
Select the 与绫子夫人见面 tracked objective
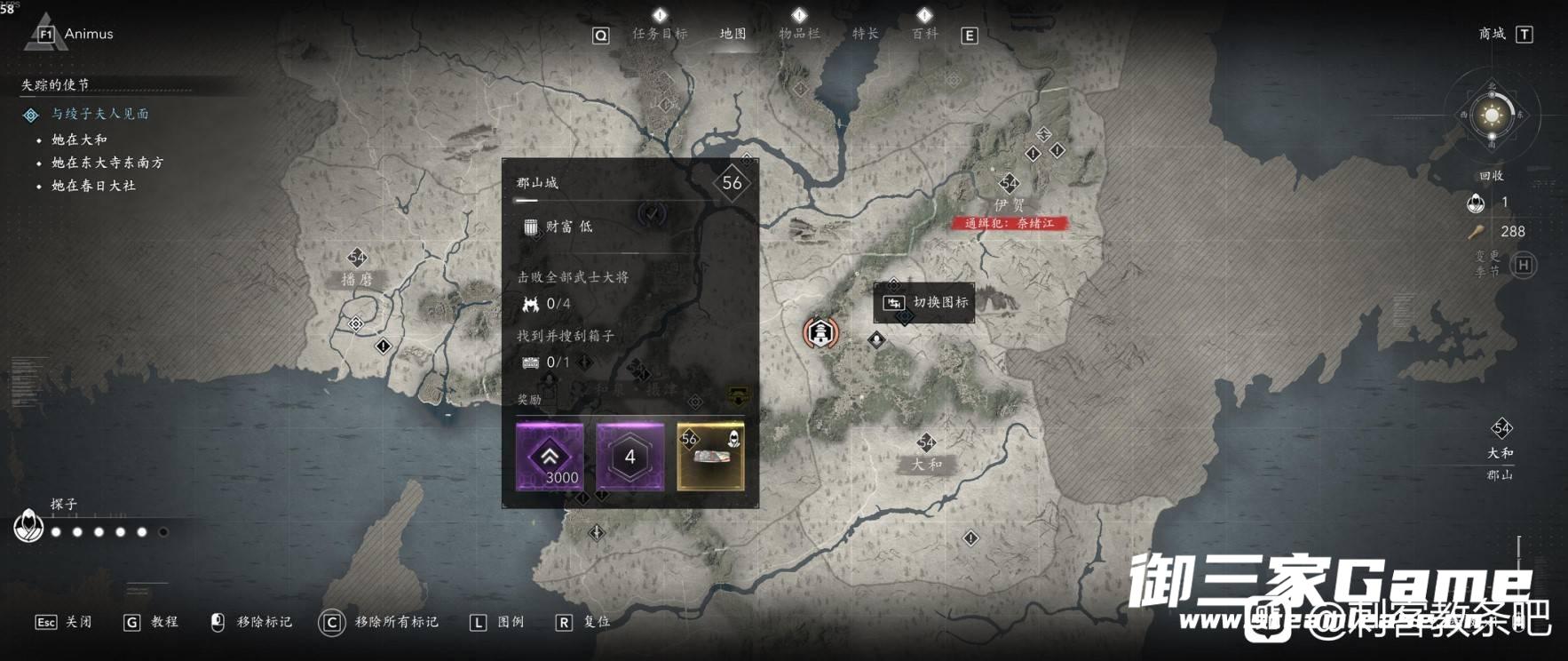[x=99, y=114]
